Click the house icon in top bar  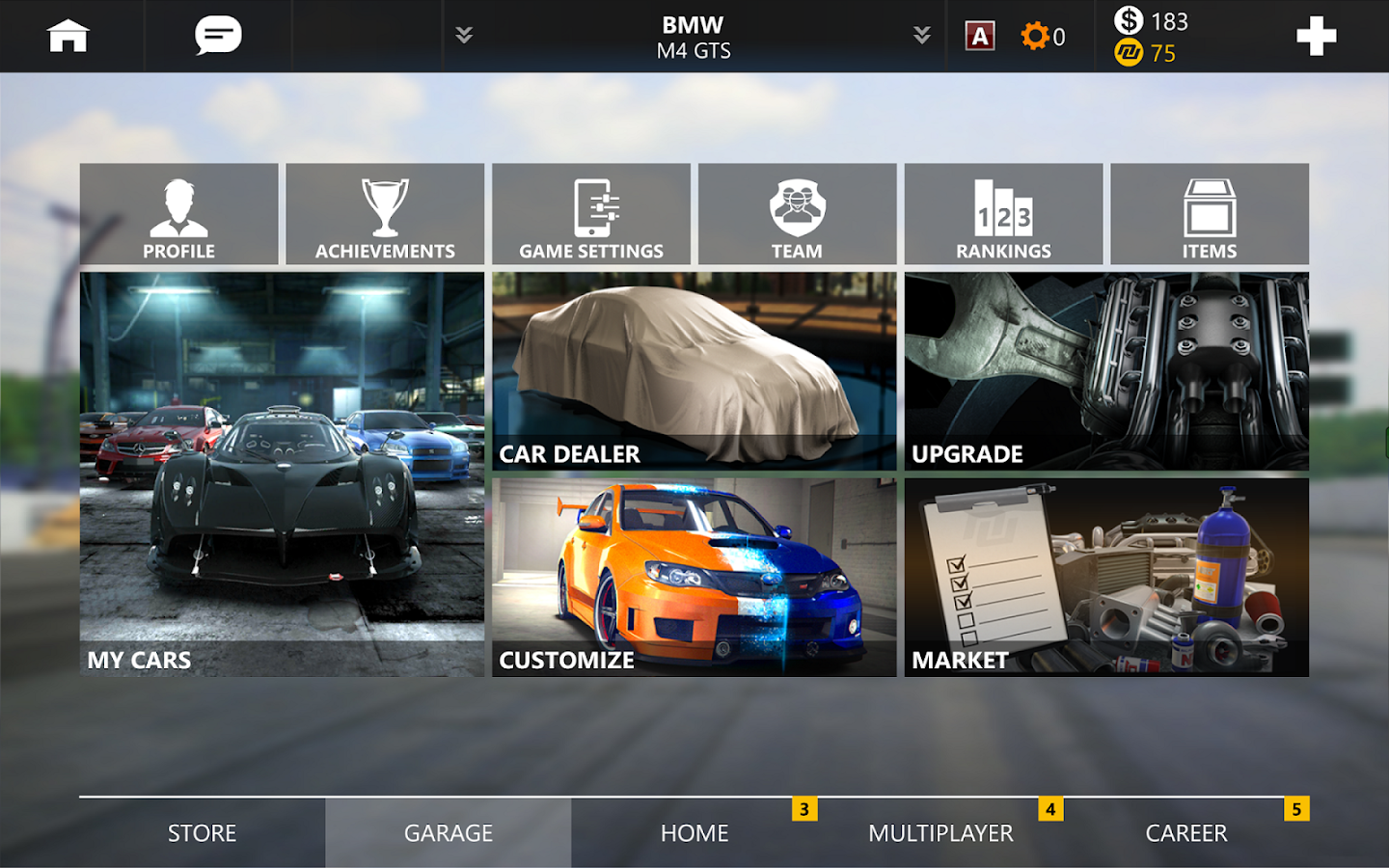point(68,37)
